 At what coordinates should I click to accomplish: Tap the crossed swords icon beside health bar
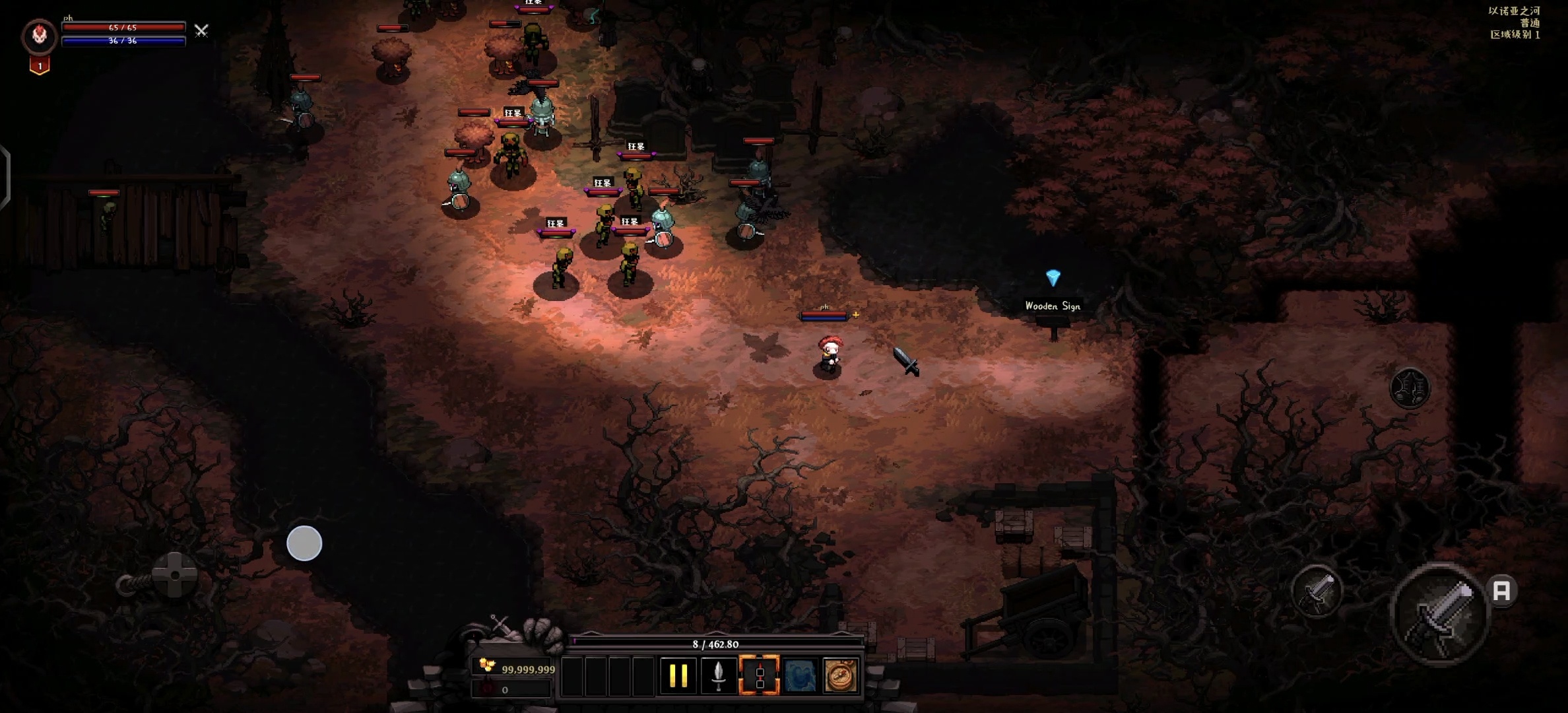click(201, 30)
